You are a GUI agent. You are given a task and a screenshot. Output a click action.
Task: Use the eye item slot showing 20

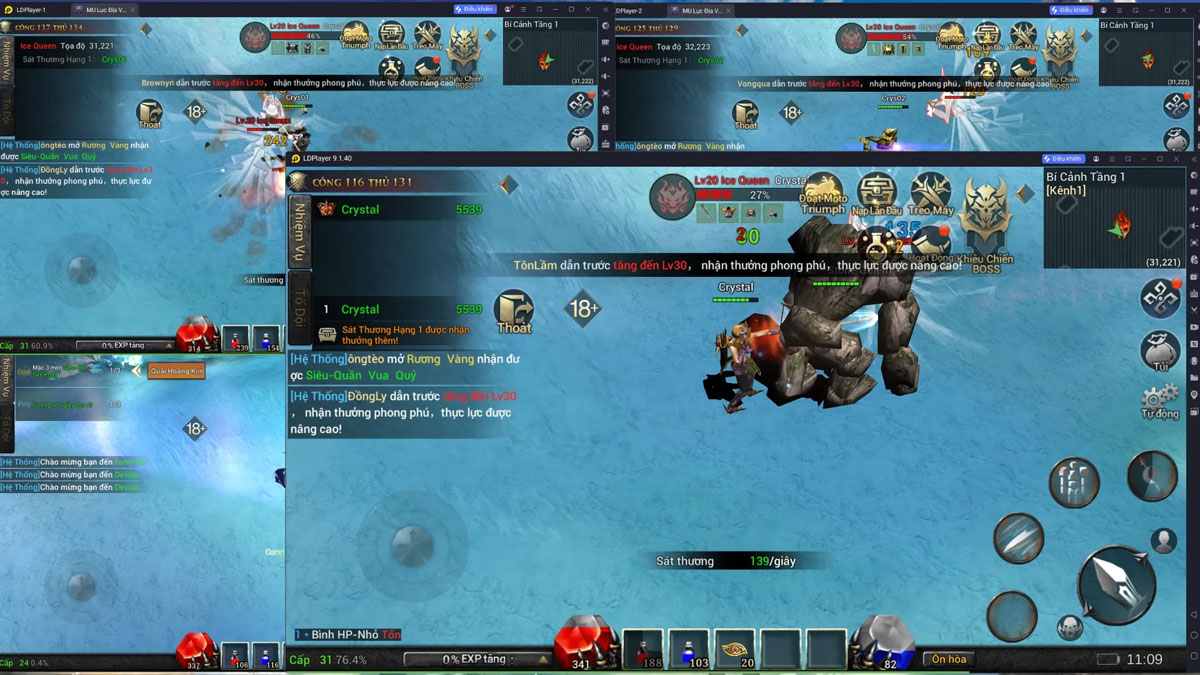[735, 649]
